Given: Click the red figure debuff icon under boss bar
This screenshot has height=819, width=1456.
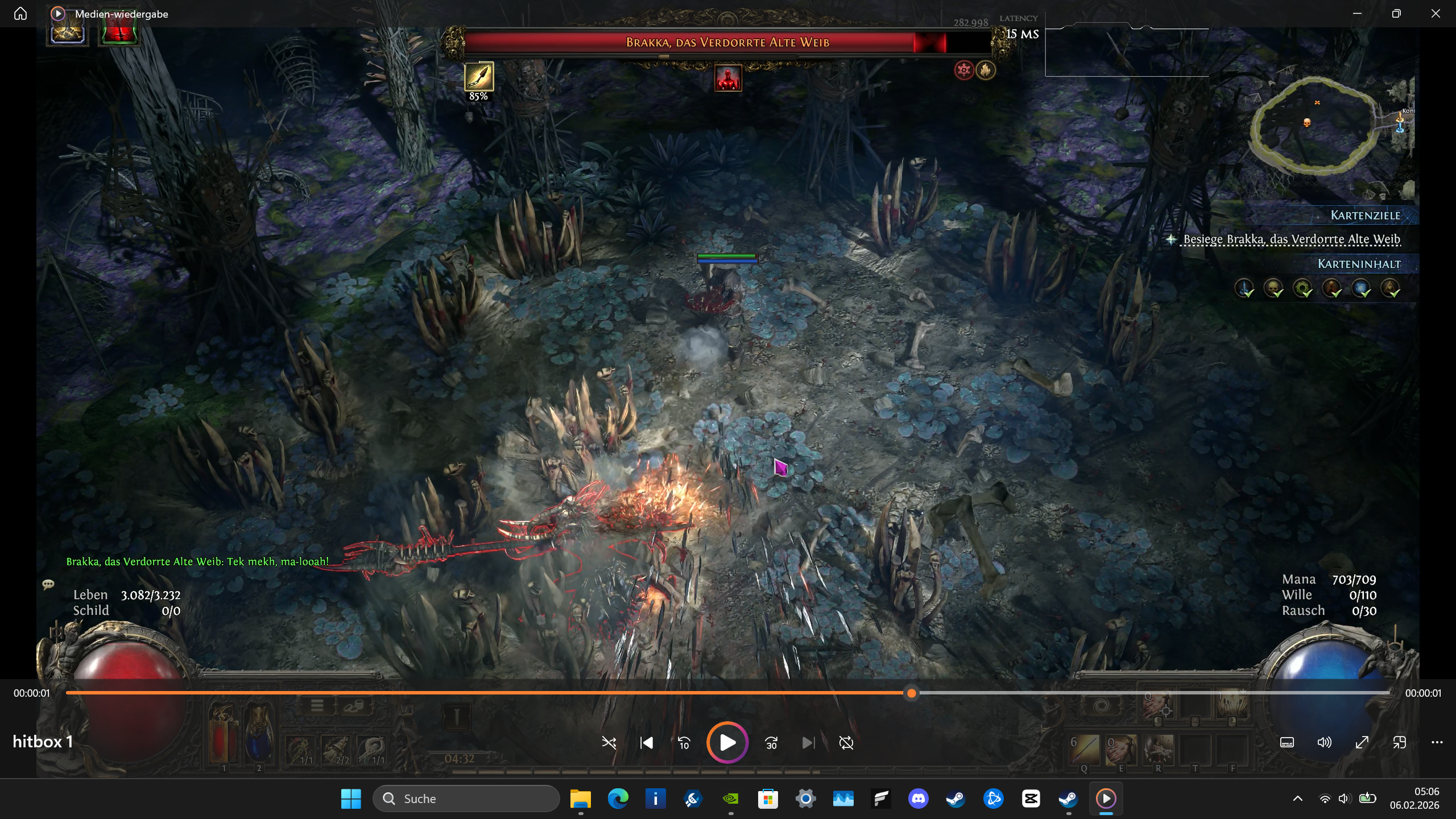Looking at the screenshot, I should point(728,78).
